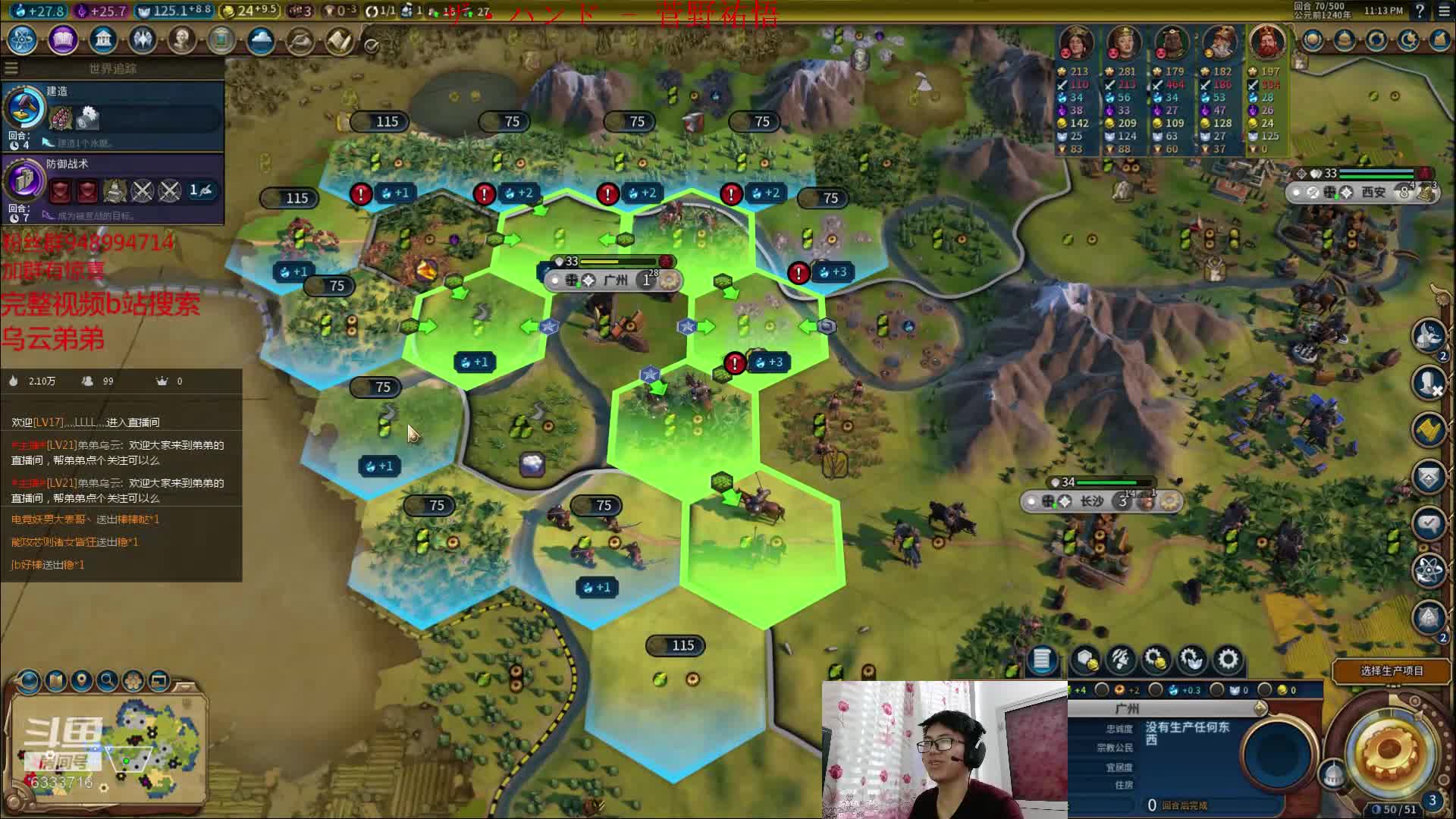Click the 长沙 city banner
Viewport: 1456px width, 819px height.
[1092, 501]
